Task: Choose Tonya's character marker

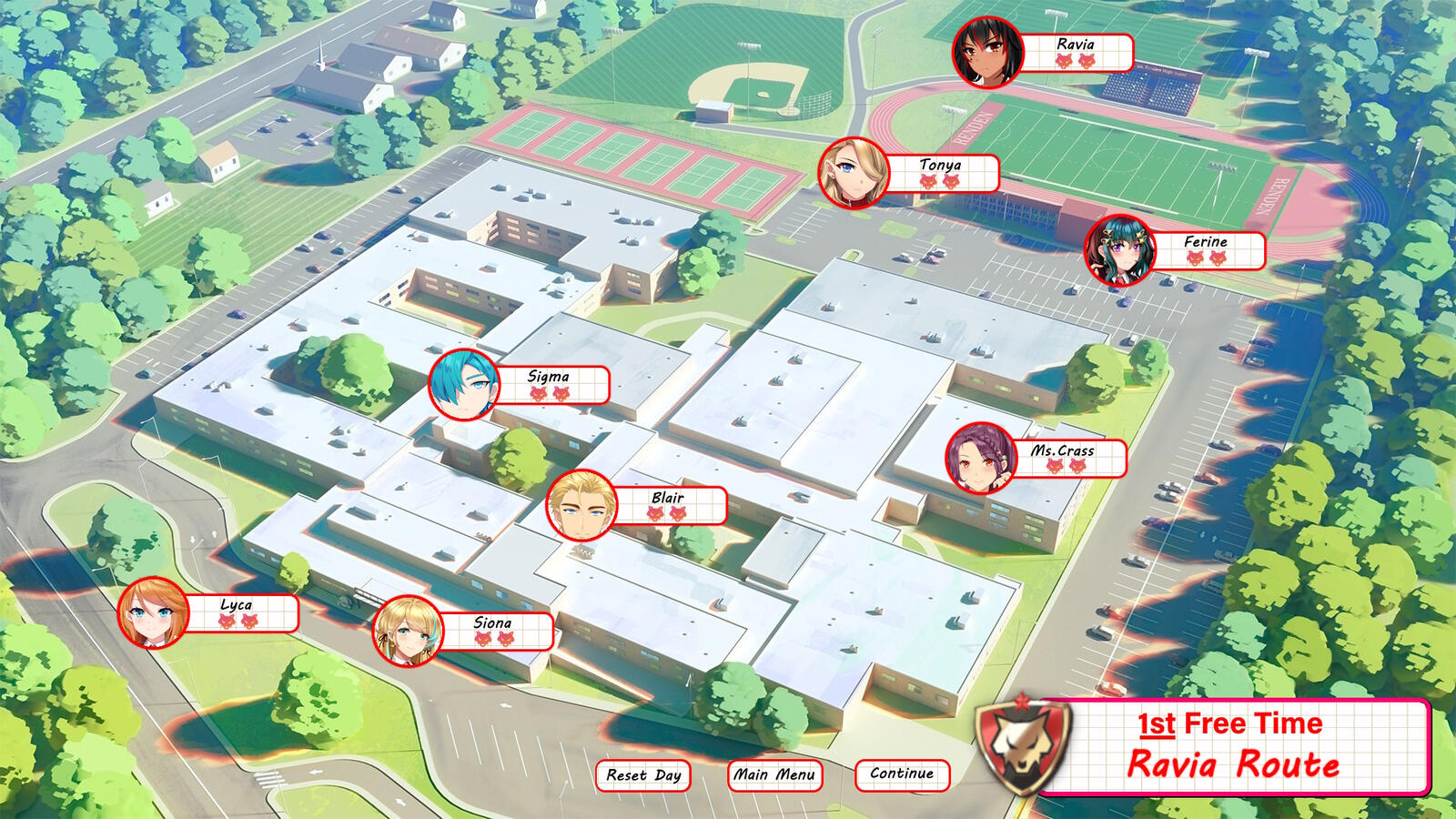Action: [854, 173]
